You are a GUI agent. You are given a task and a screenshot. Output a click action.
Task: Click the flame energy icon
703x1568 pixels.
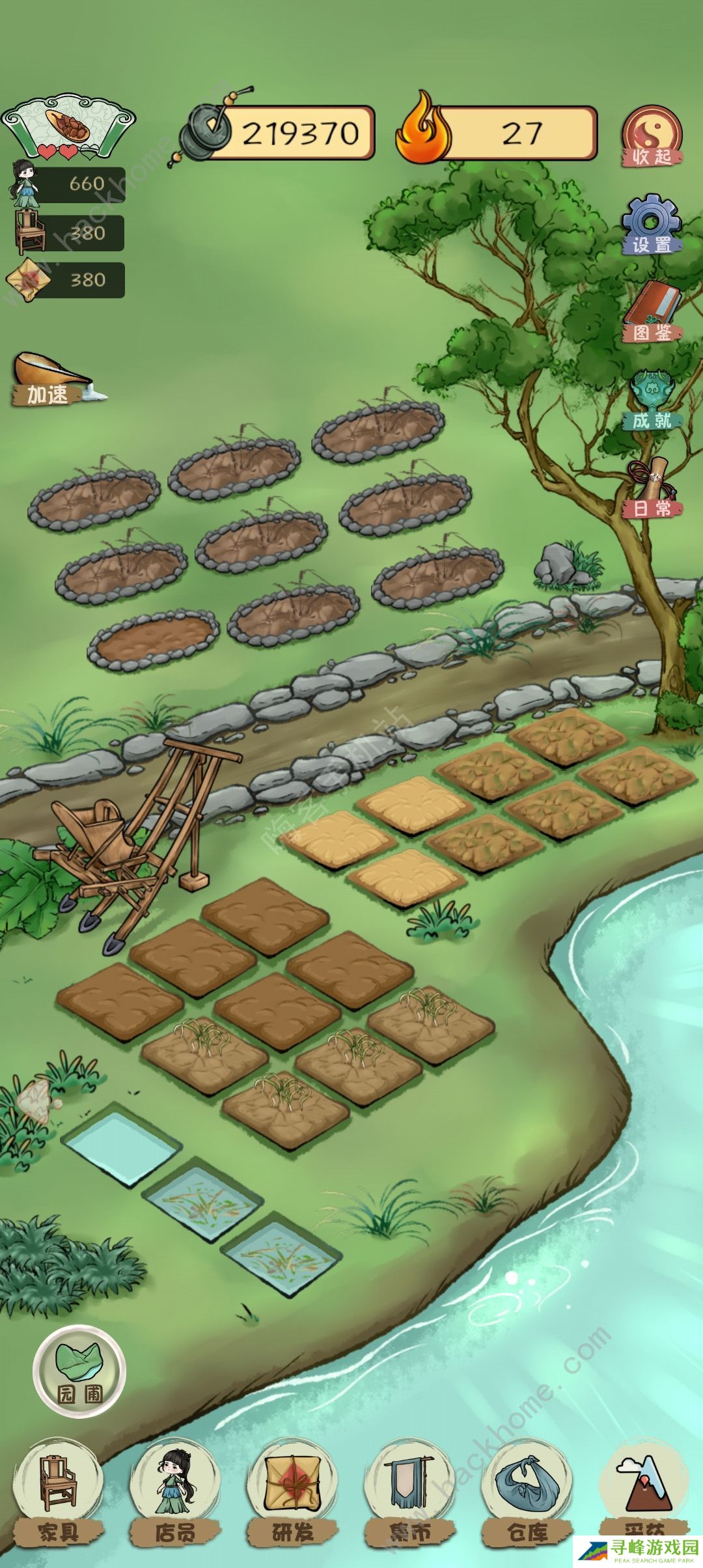[423, 130]
